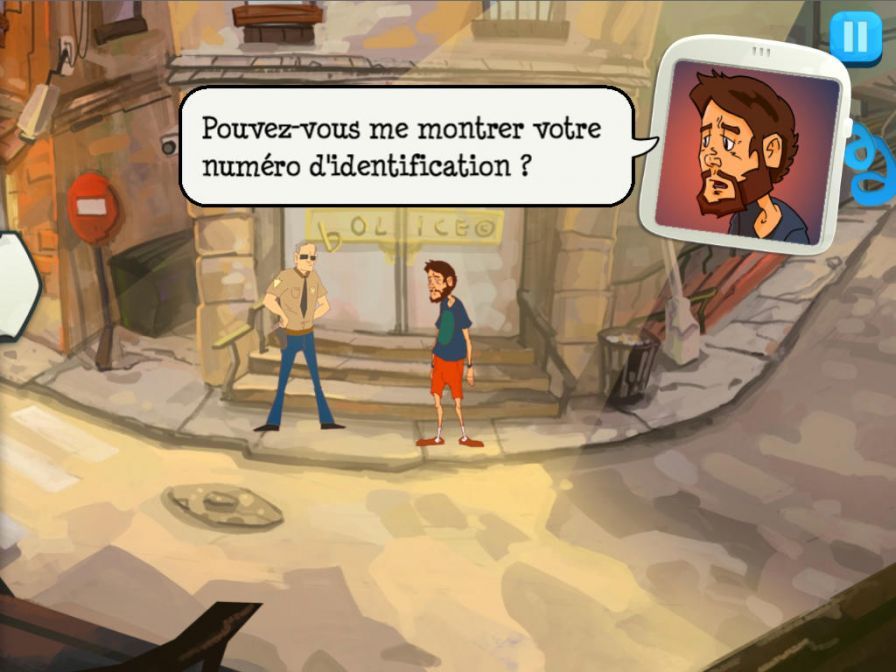
Task: Tap the speech bubble to continue dialogue
Action: click(407, 146)
